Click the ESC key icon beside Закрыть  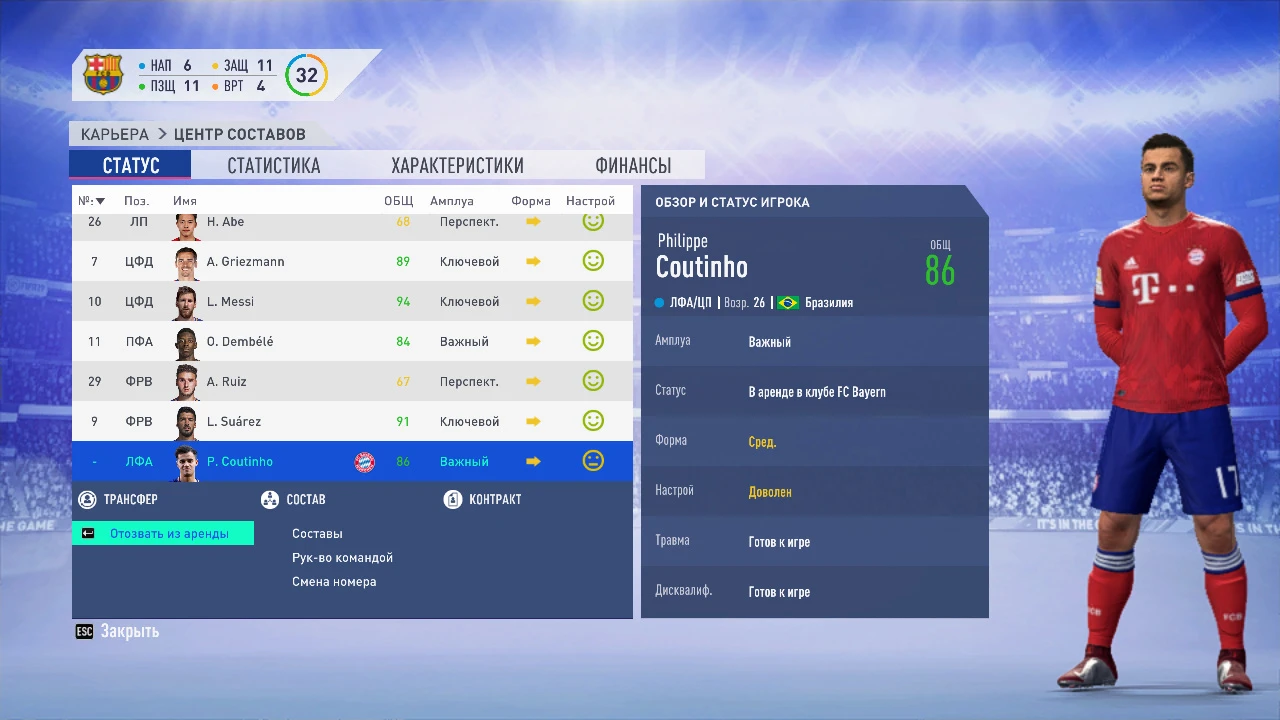point(83,631)
